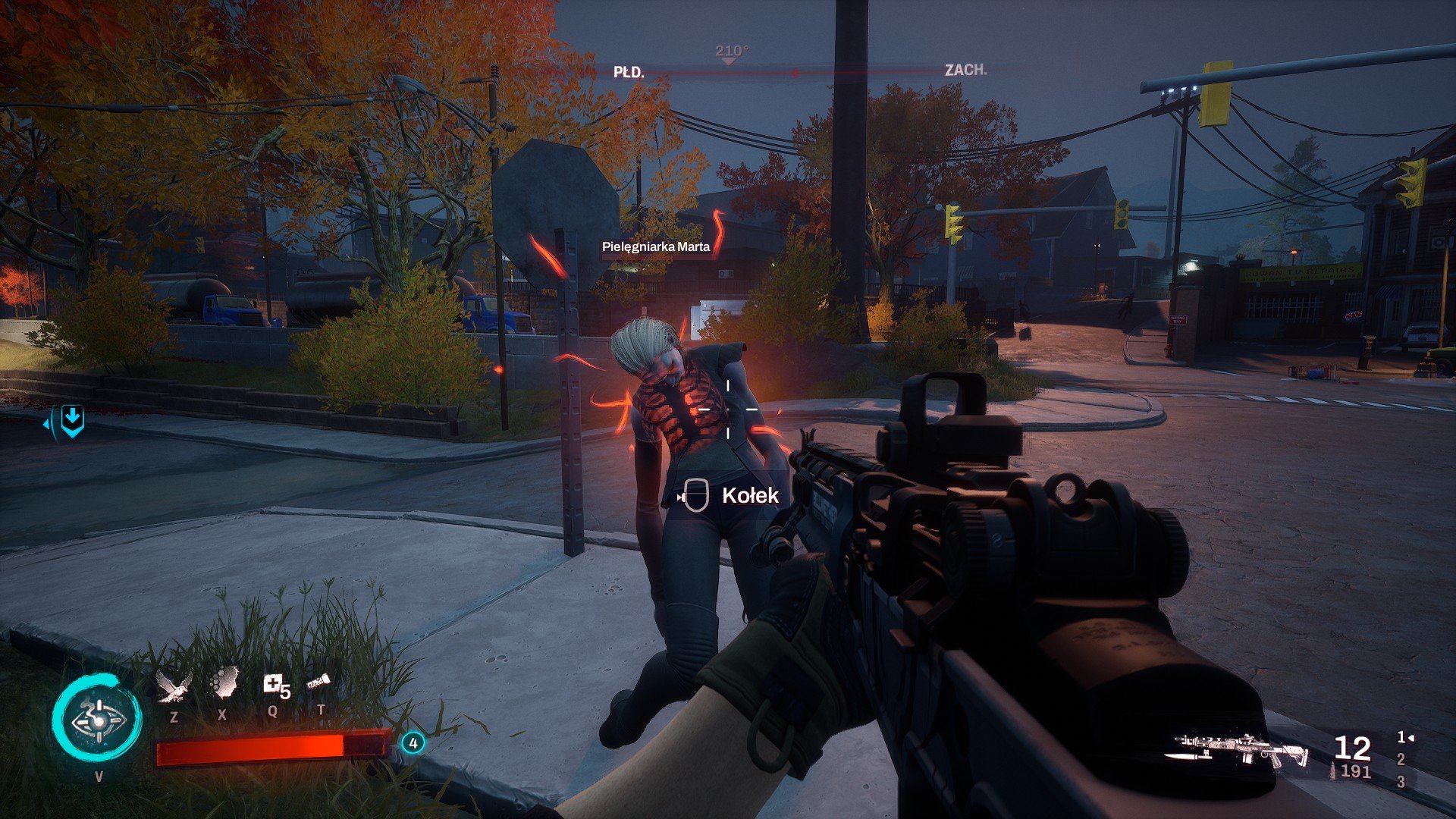Select the medkit with 5 charges

pyautogui.click(x=275, y=686)
